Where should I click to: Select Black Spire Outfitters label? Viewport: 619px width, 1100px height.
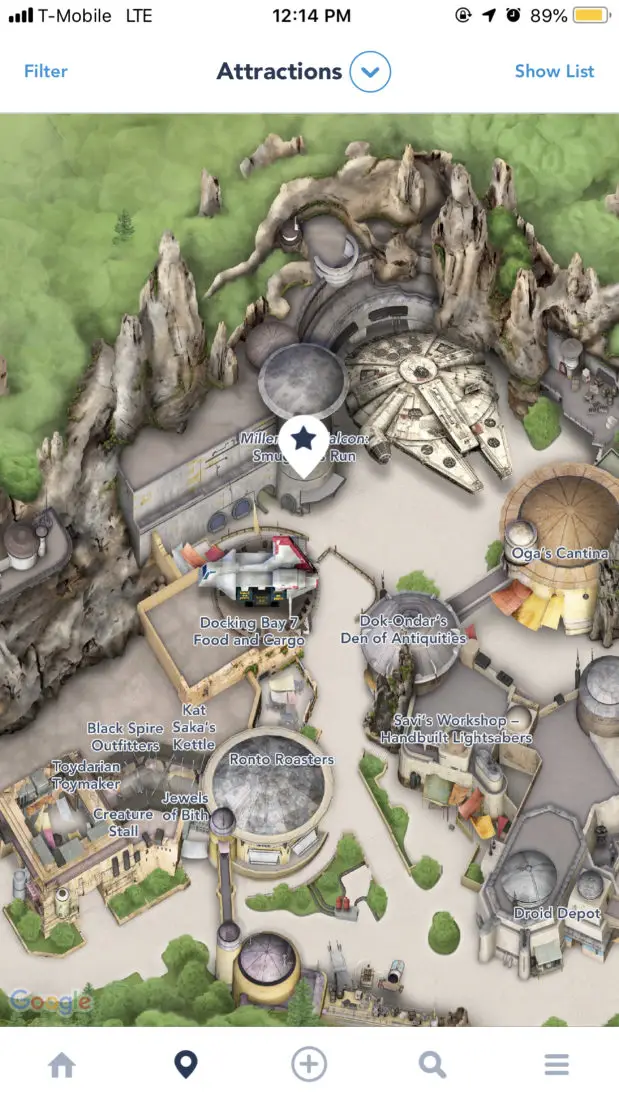[x=125, y=737]
